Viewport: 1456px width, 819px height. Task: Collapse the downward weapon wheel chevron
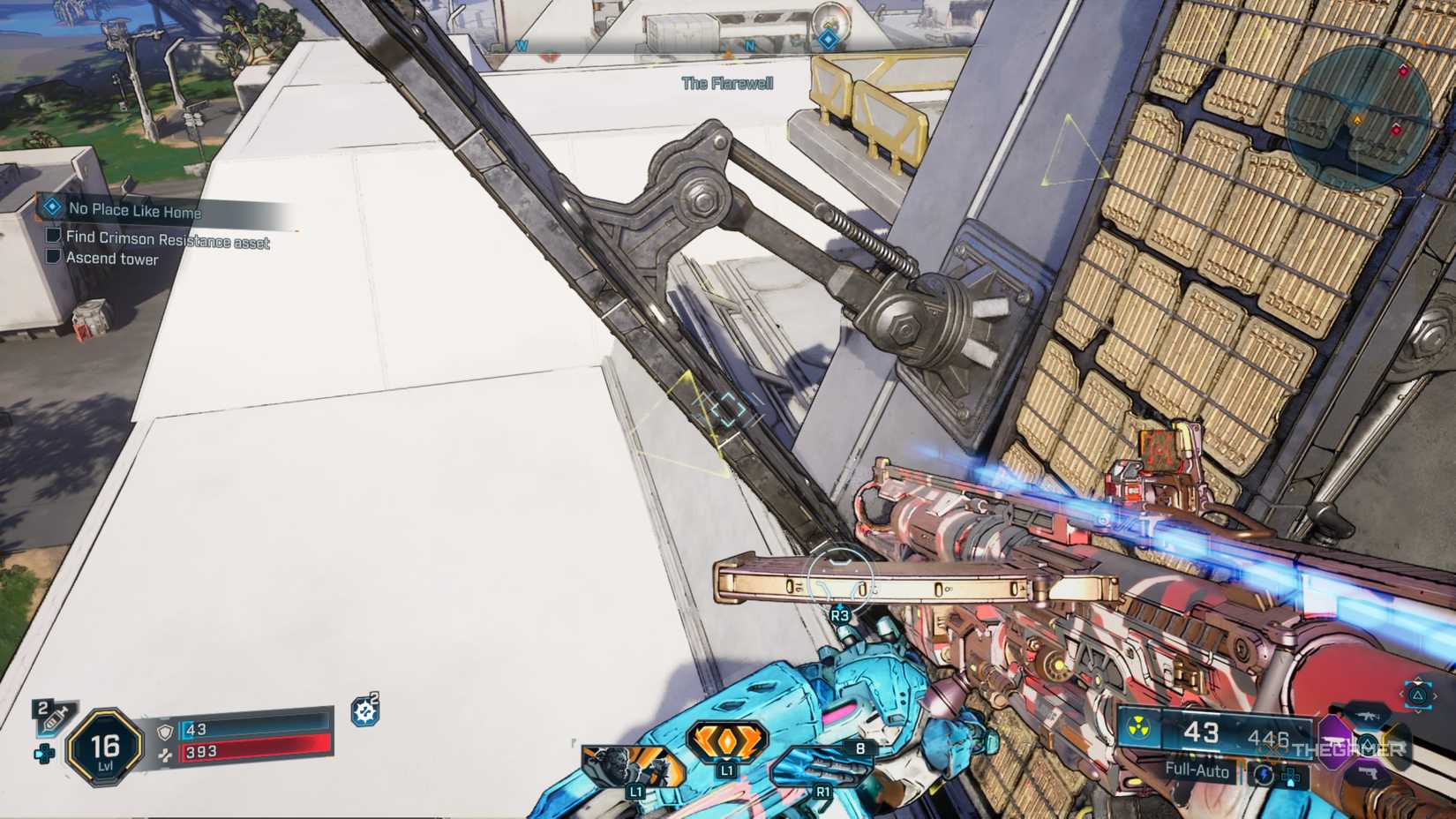click(x=1418, y=711)
